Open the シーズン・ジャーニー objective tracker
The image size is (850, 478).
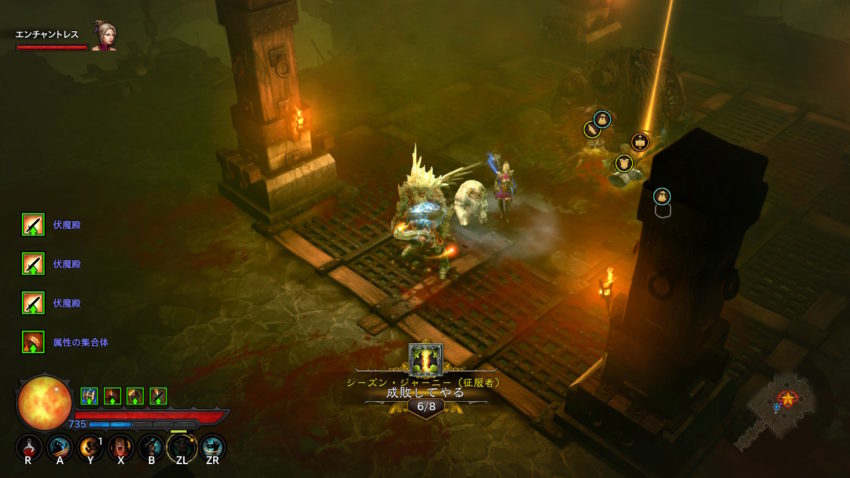click(426, 381)
